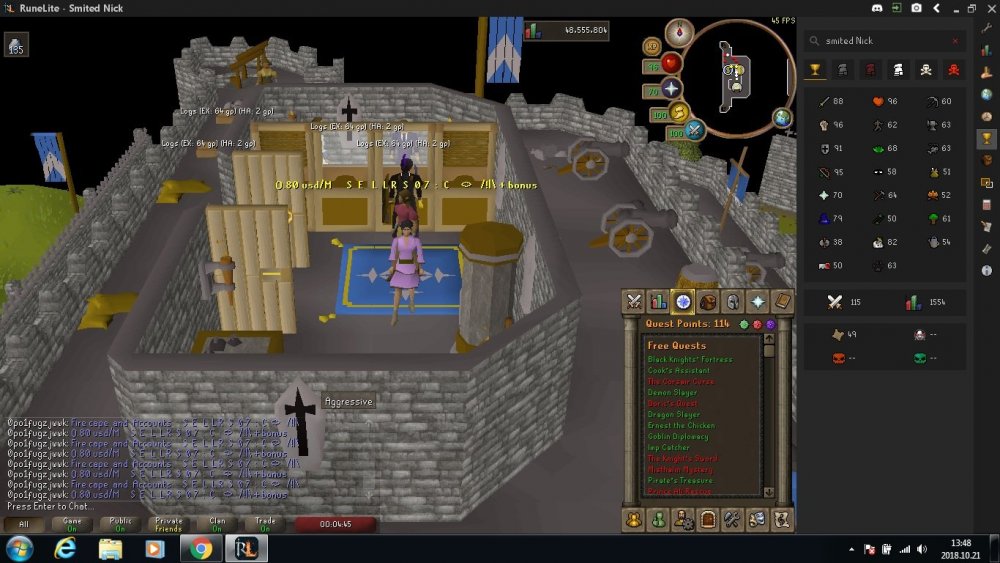
Task: Open the RuneLite Discord button
Action: click(x=878, y=7)
